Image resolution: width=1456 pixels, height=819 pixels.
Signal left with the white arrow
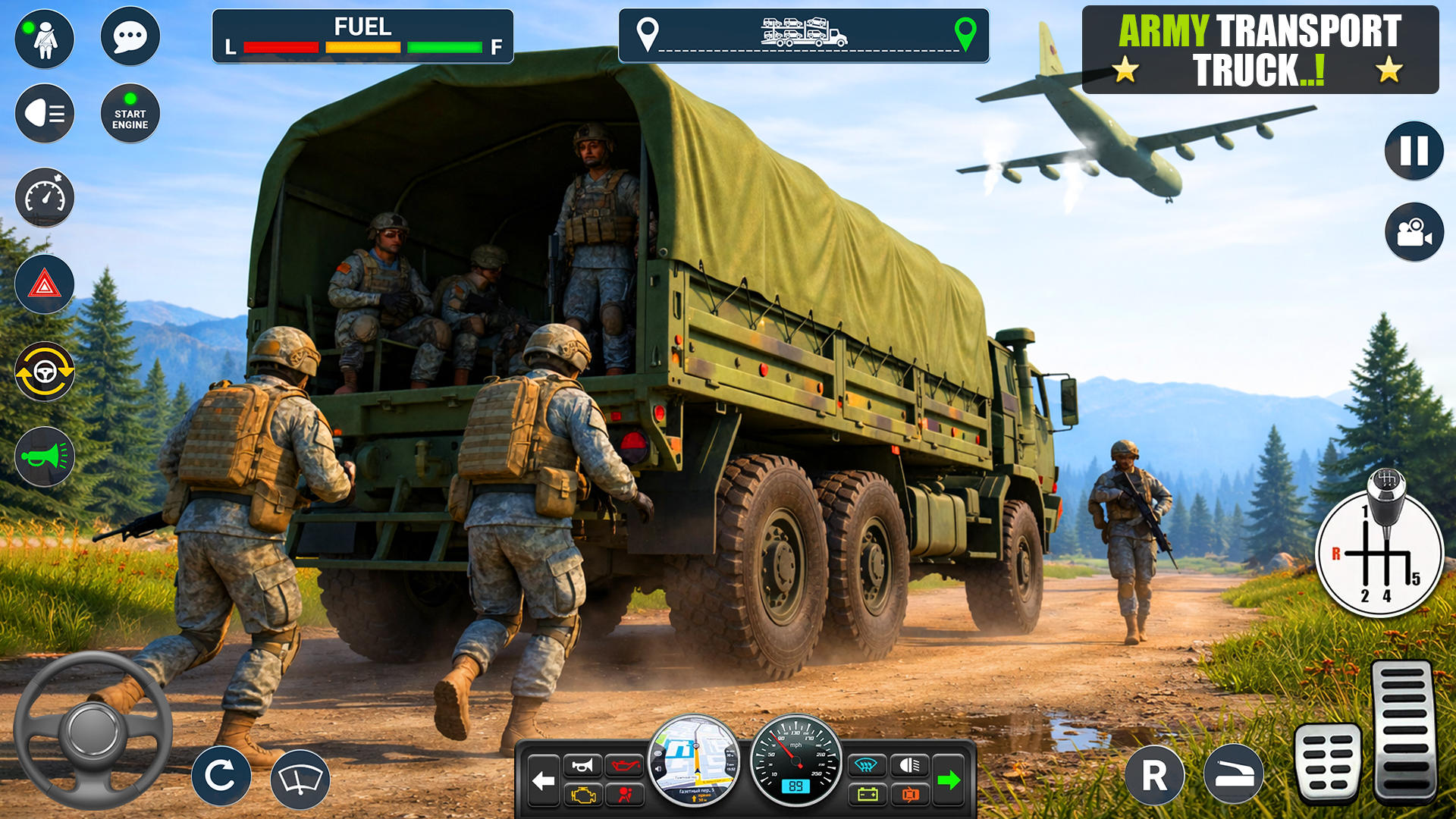pos(543,780)
